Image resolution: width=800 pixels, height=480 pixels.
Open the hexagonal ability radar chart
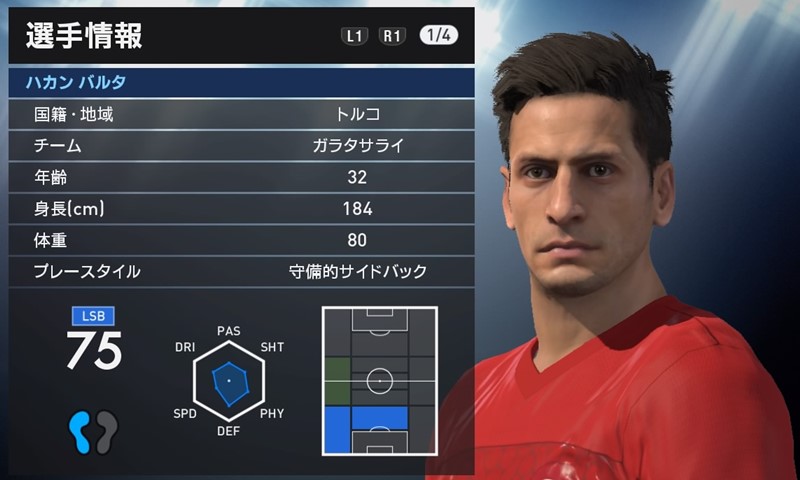click(229, 381)
